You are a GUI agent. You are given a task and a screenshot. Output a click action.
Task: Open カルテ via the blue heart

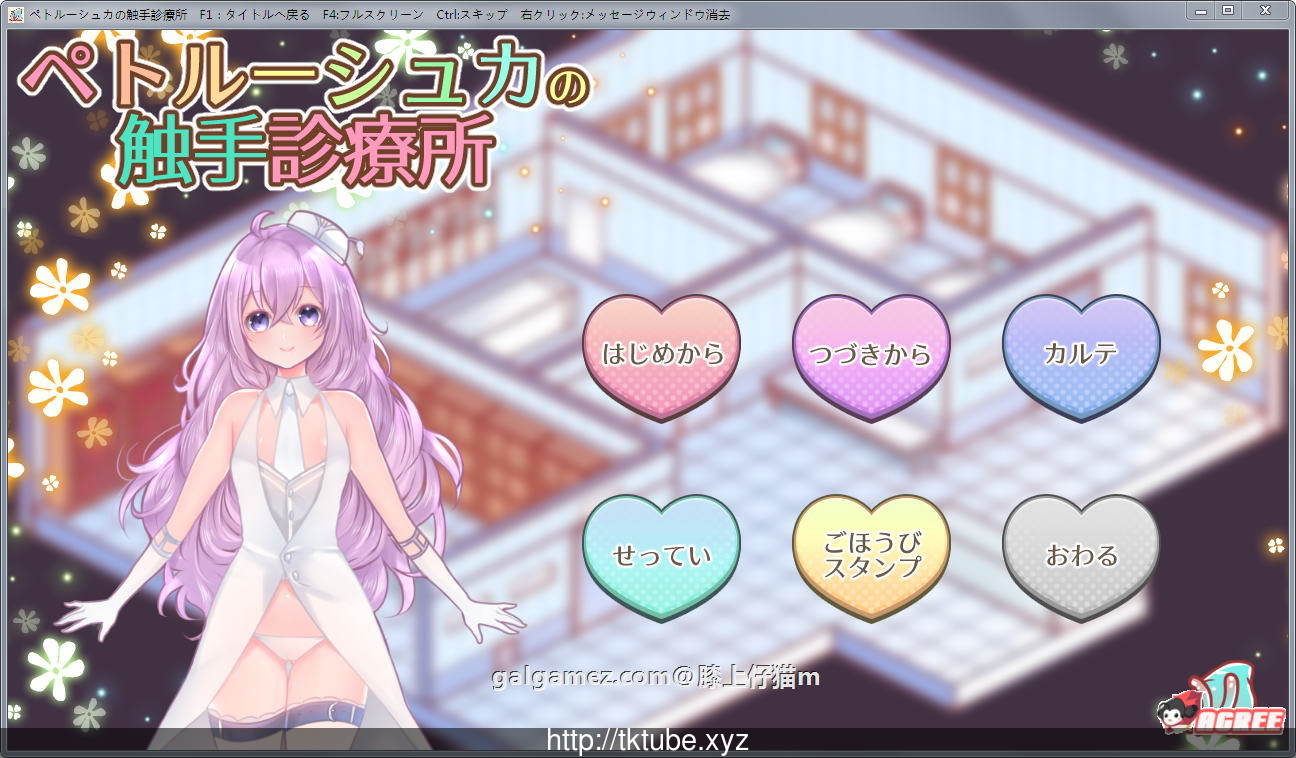coord(1081,353)
